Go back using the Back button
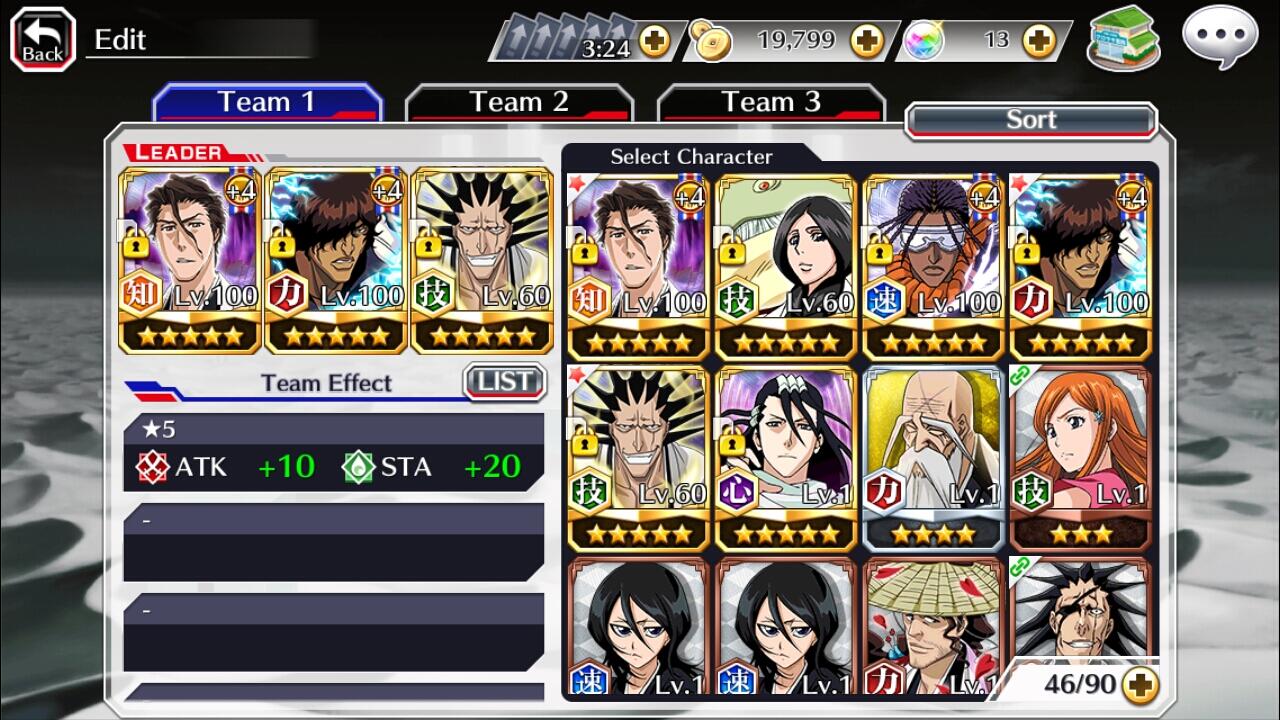This screenshot has width=1280, height=720. tap(43, 40)
